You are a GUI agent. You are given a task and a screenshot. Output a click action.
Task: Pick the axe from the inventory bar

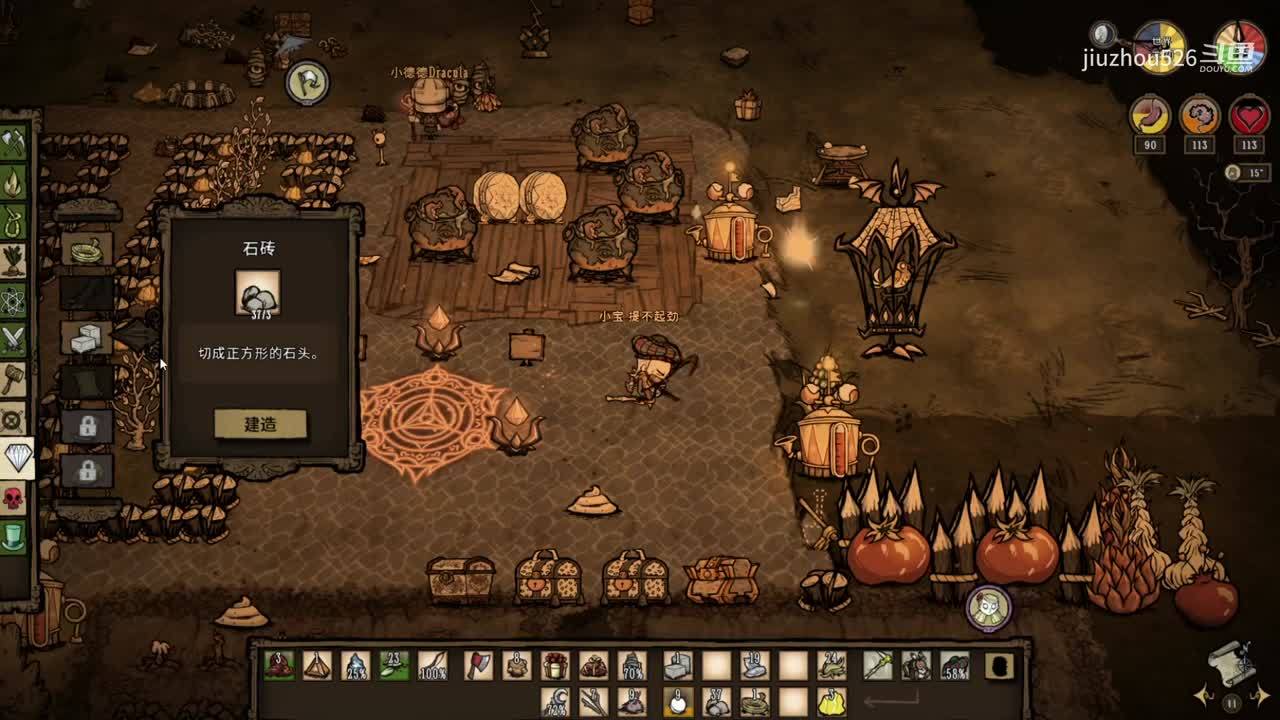click(479, 665)
